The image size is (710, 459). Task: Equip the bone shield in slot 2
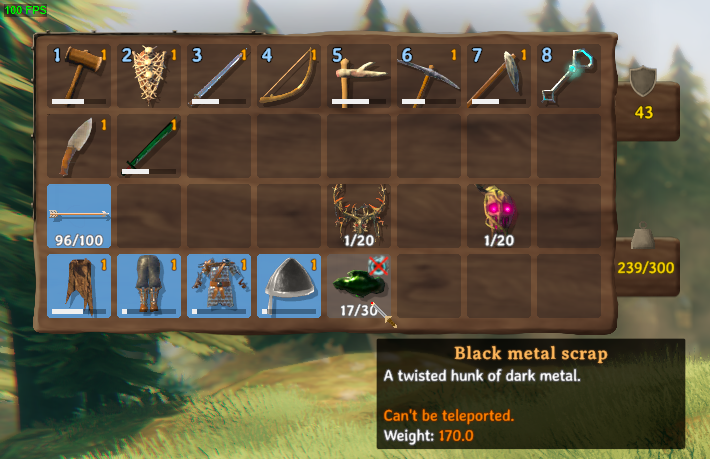(149, 76)
